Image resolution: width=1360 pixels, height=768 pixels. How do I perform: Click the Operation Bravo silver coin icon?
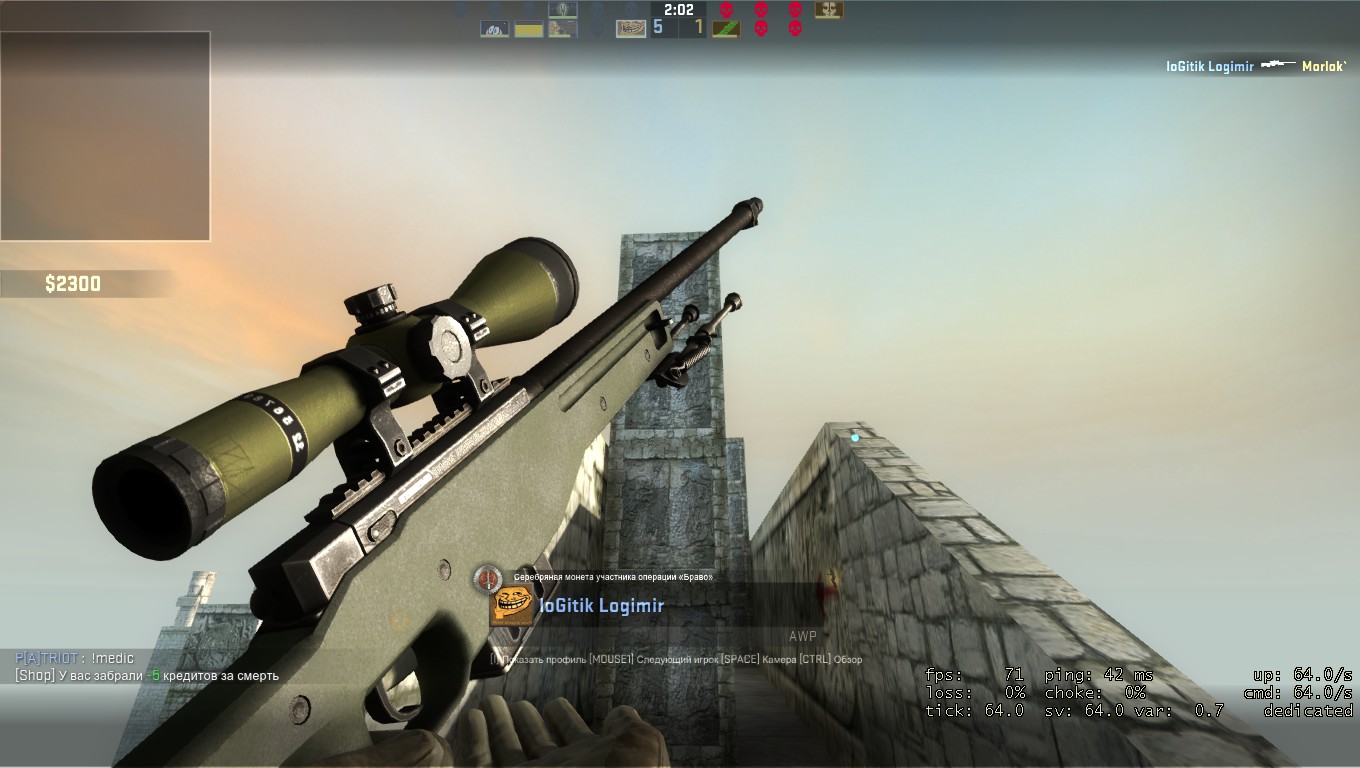coord(488,577)
